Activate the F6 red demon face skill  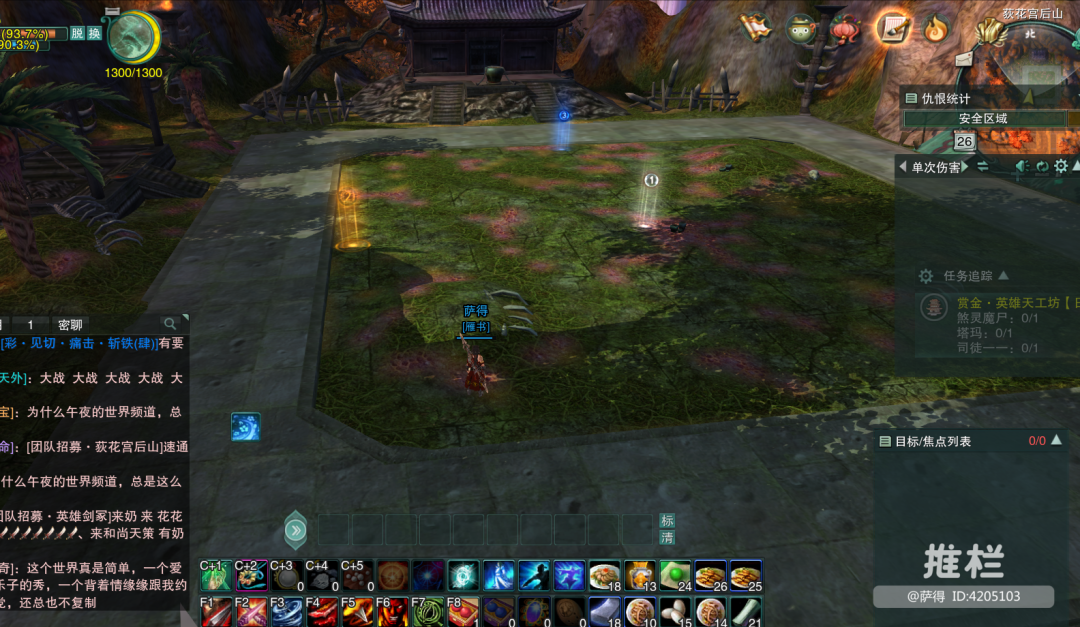tap(391, 611)
